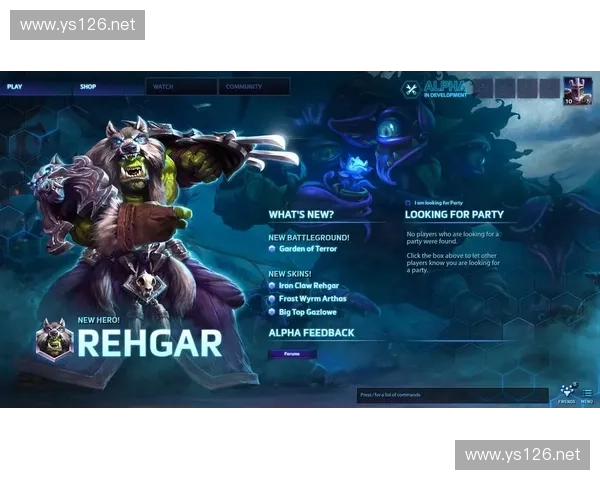This screenshot has height=480, width=600.
Task: Switch to the Shop tab
Action: [x=88, y=87]
